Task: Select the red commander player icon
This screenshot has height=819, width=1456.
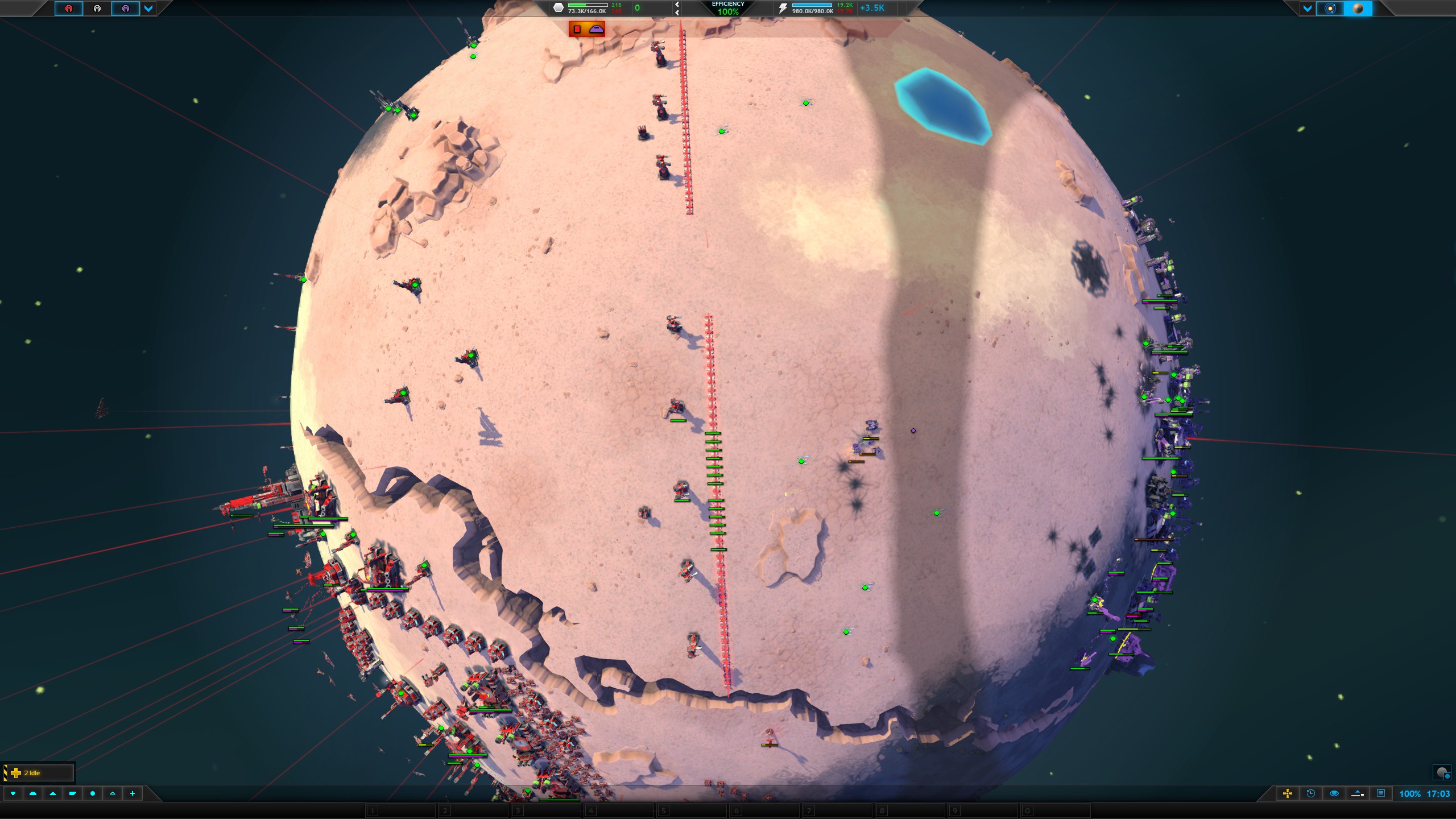Action: point(68,10)
